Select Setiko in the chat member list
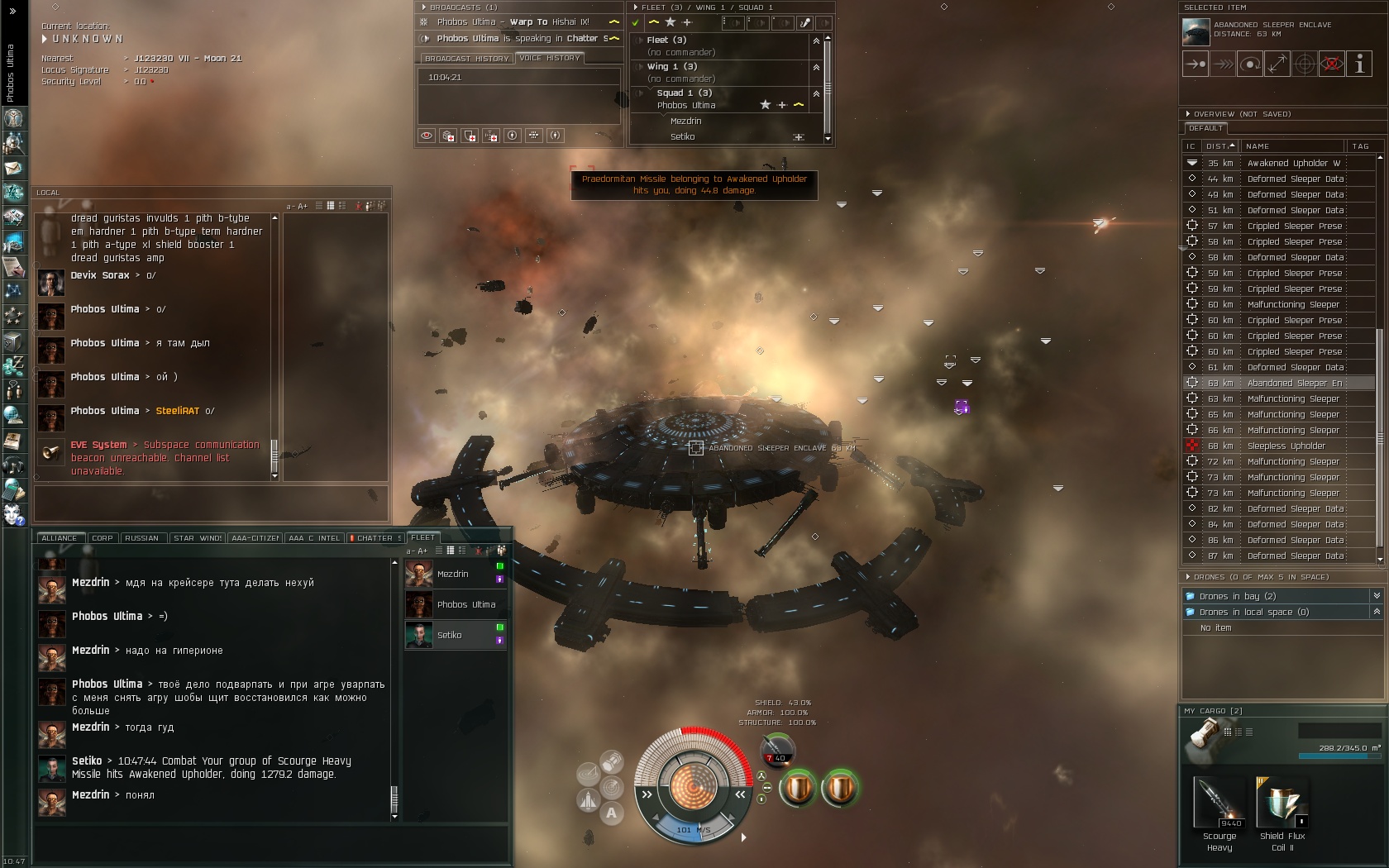Image resolution: width=1389 pixels, height=868 pixels. tap(450, 636)
